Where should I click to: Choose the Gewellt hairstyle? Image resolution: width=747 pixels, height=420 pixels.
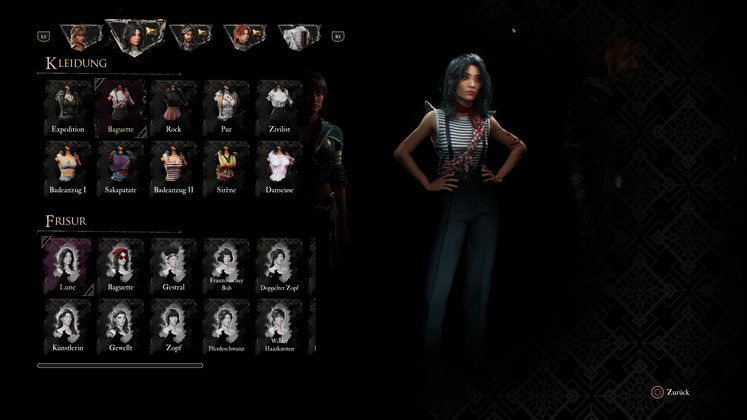click(x=121, y=325)
